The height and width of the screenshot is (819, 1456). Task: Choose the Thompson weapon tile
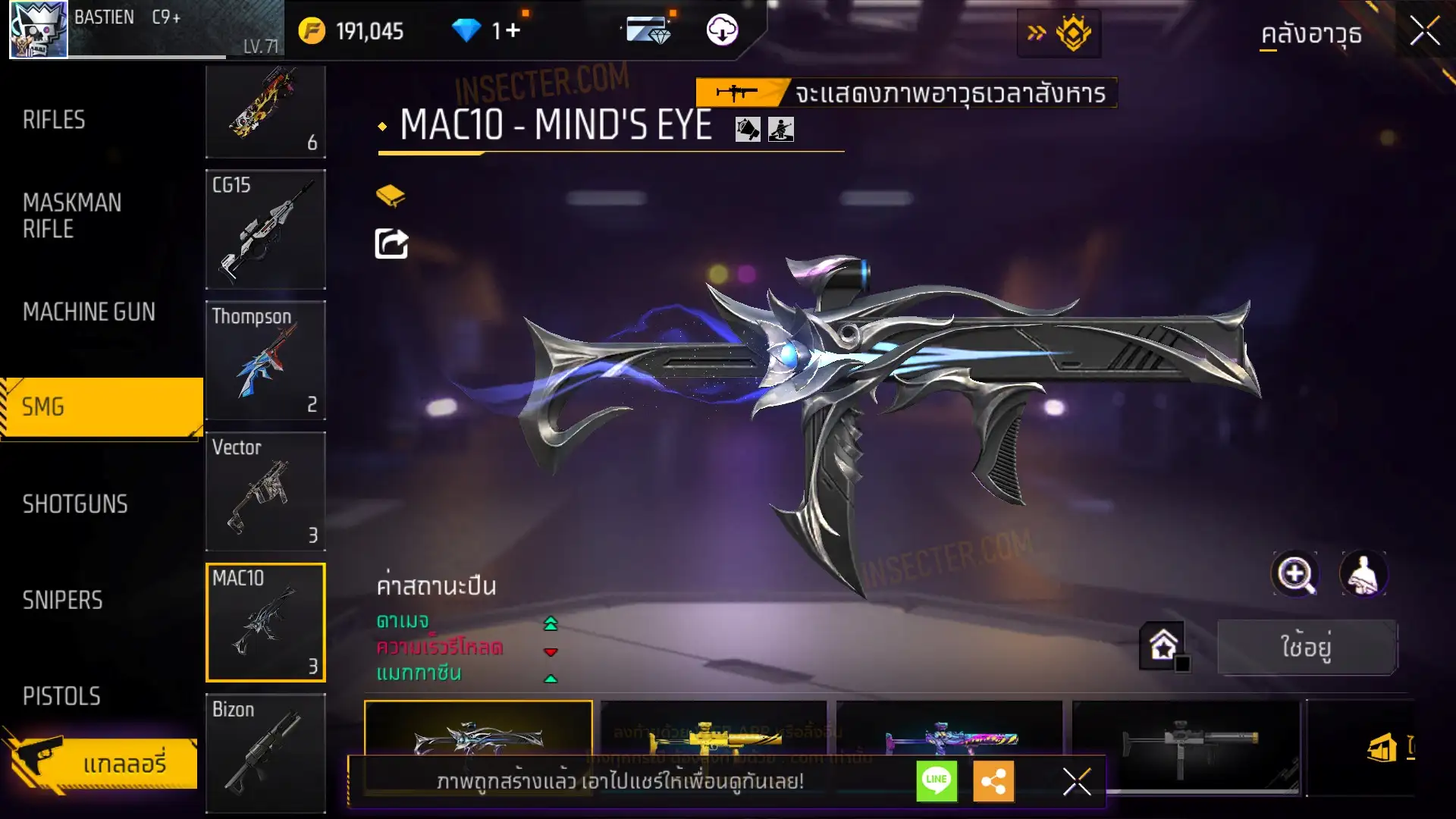point(265,360)
